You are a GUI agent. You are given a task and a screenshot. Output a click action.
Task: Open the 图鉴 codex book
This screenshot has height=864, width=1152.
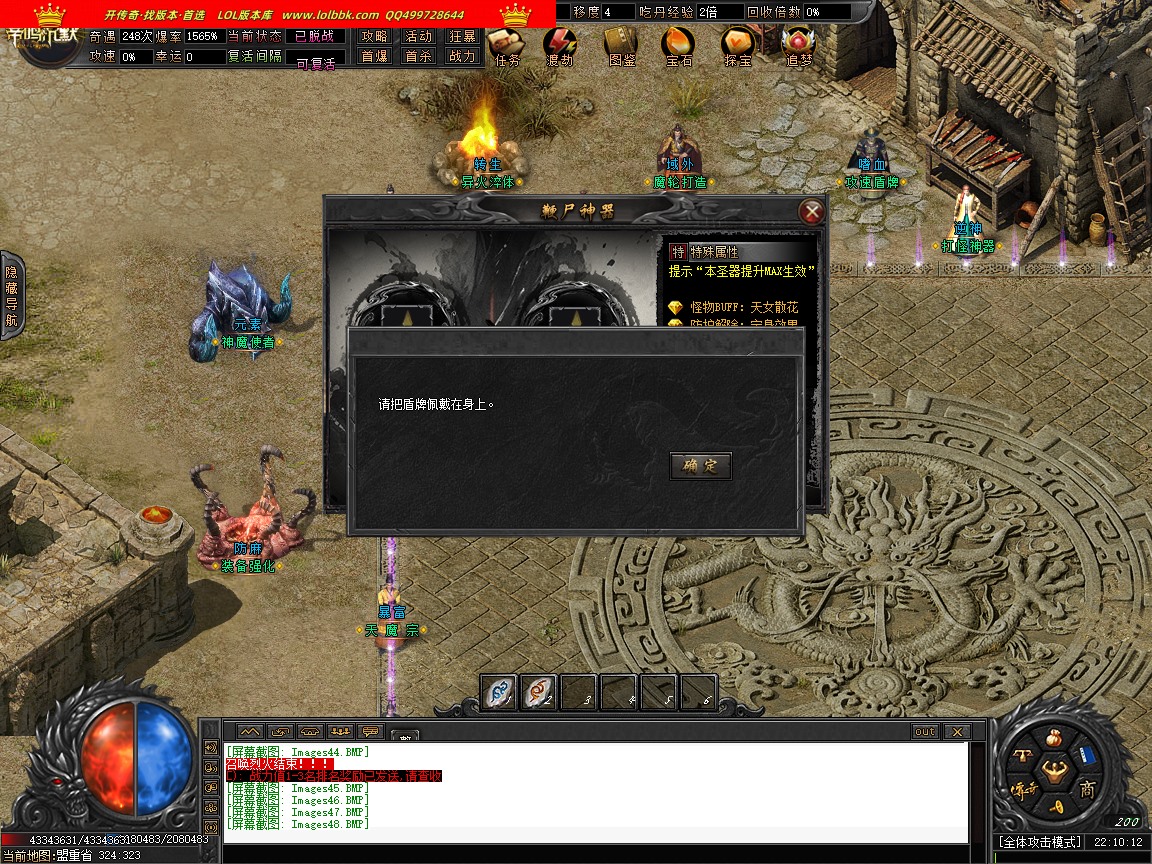coord(621,45)
